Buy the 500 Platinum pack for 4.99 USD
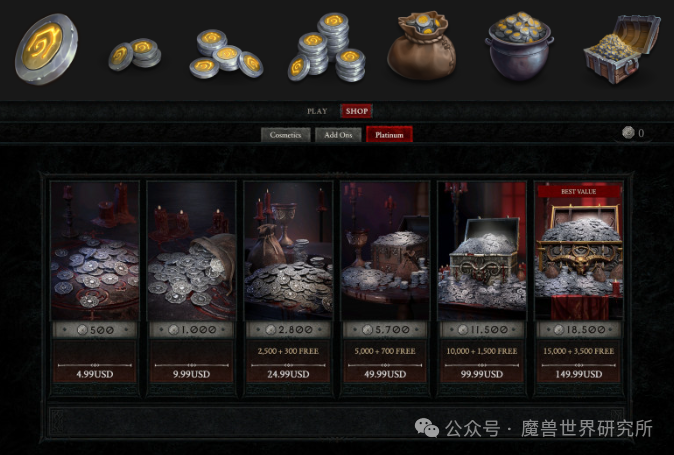674x455 pixels. 94,285
